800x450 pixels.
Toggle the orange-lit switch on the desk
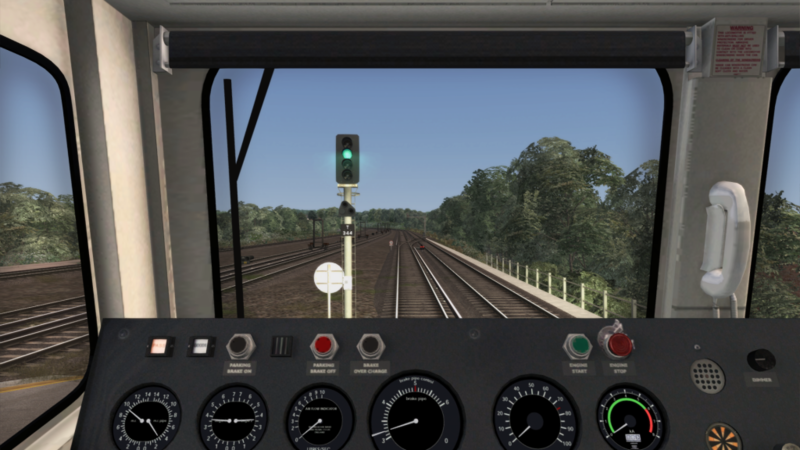pyautogui.click(x=159, y=346)
